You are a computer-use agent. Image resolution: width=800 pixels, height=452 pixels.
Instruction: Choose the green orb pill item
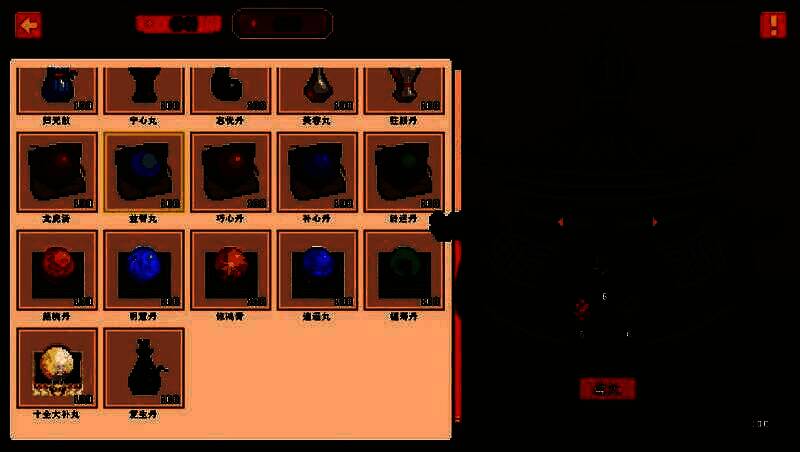pos(404,269)
